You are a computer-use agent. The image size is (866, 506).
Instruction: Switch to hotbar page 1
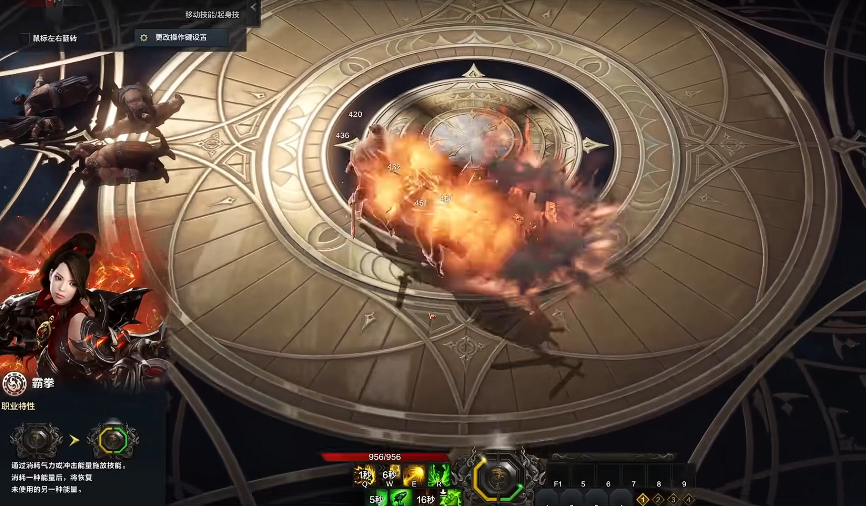point(643,497)
